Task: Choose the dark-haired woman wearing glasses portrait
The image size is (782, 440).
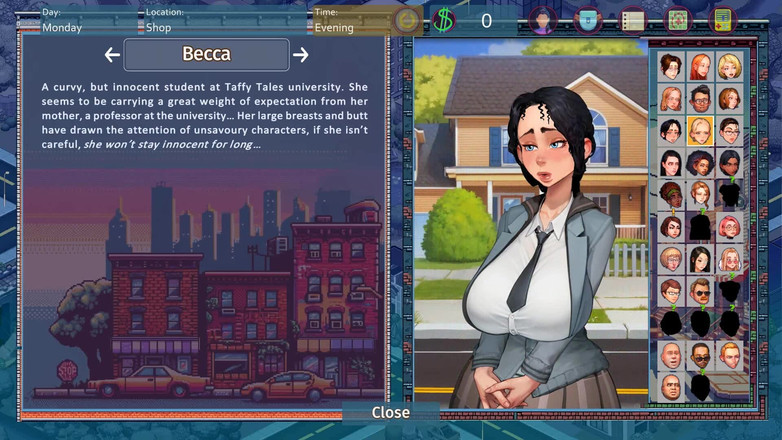Action: point(729,131)
